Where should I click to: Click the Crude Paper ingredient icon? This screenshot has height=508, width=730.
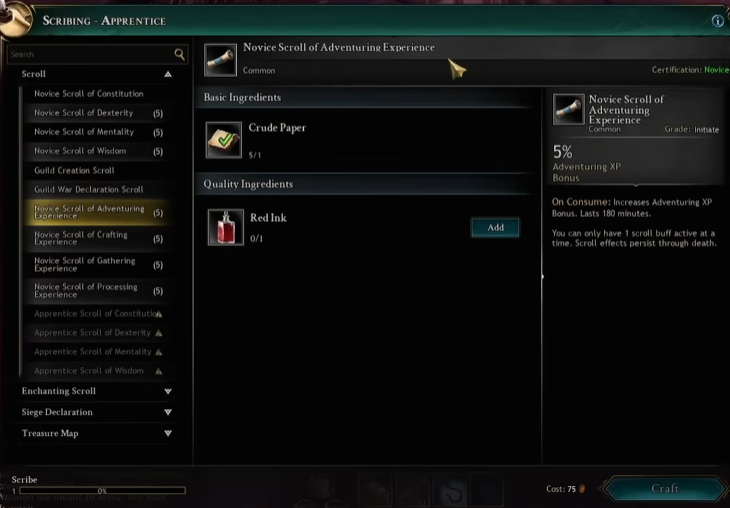pyautogui.click(x=225, y=141)
